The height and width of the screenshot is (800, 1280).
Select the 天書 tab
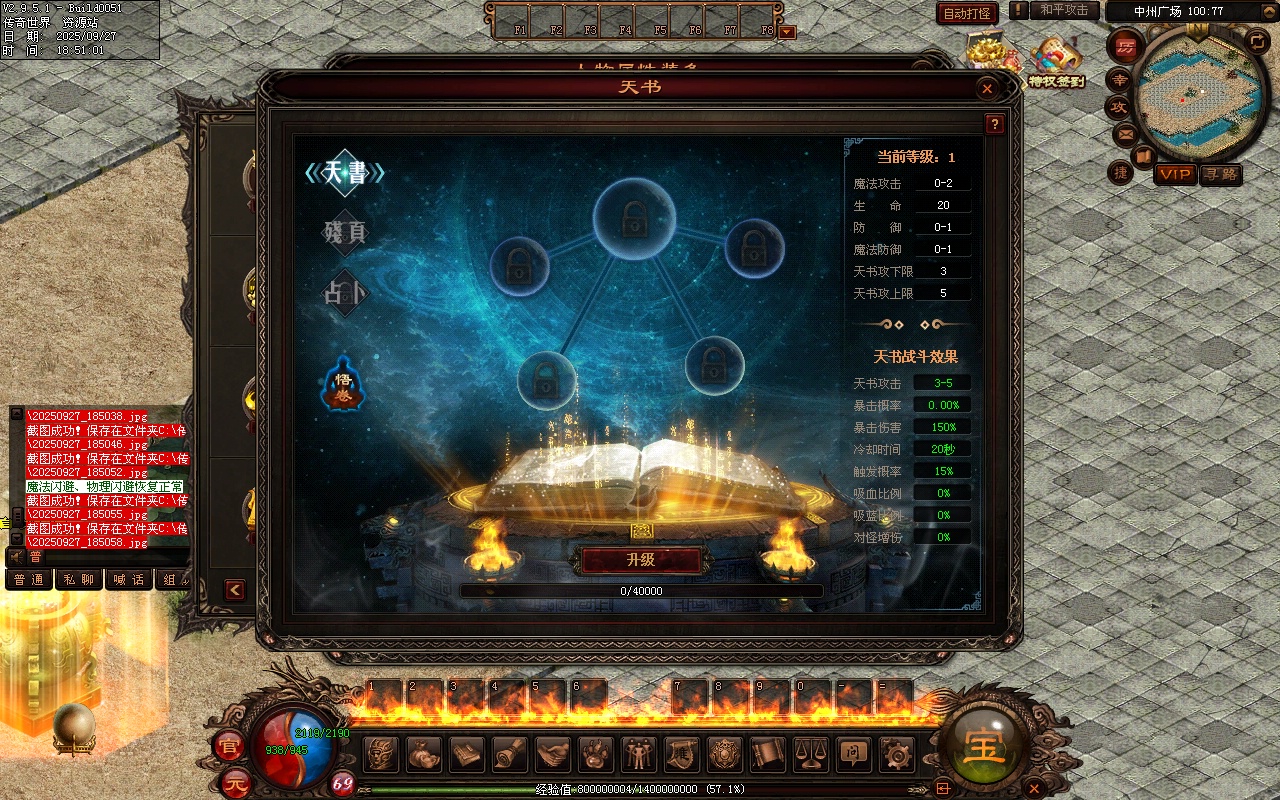click(x=345, y=173)
